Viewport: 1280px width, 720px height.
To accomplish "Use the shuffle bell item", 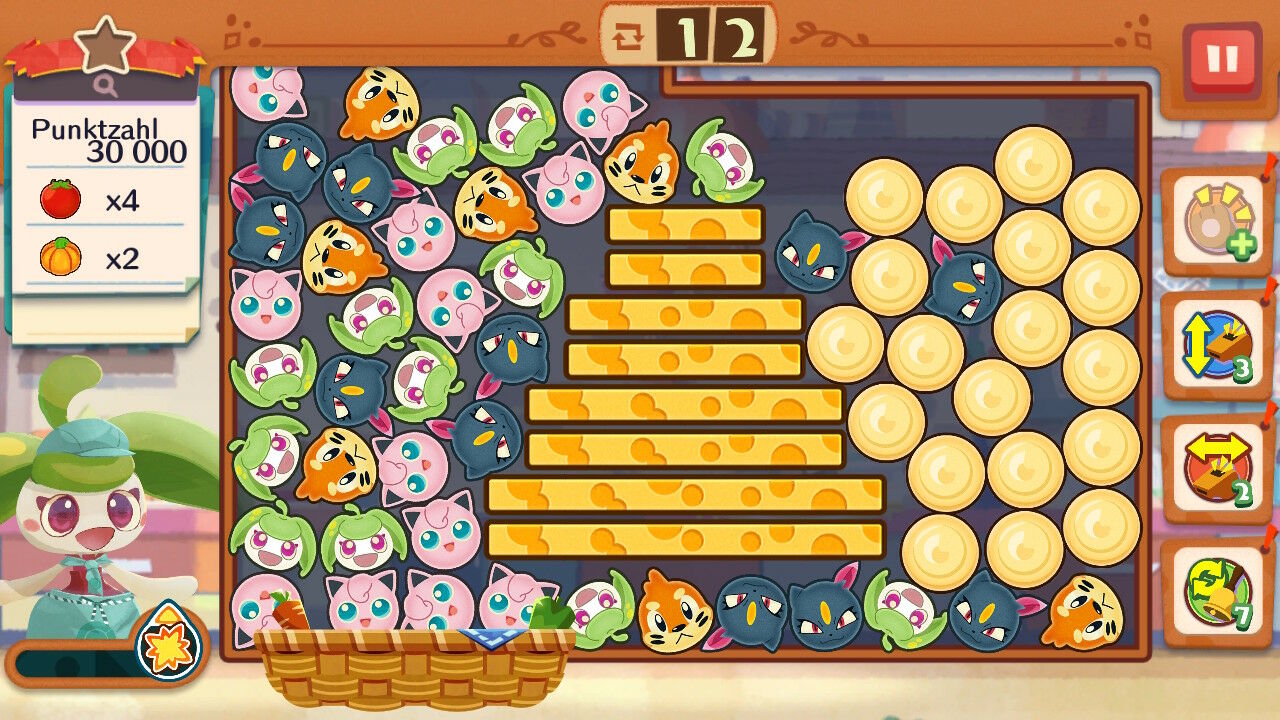I will click(x=1216, y=591).
